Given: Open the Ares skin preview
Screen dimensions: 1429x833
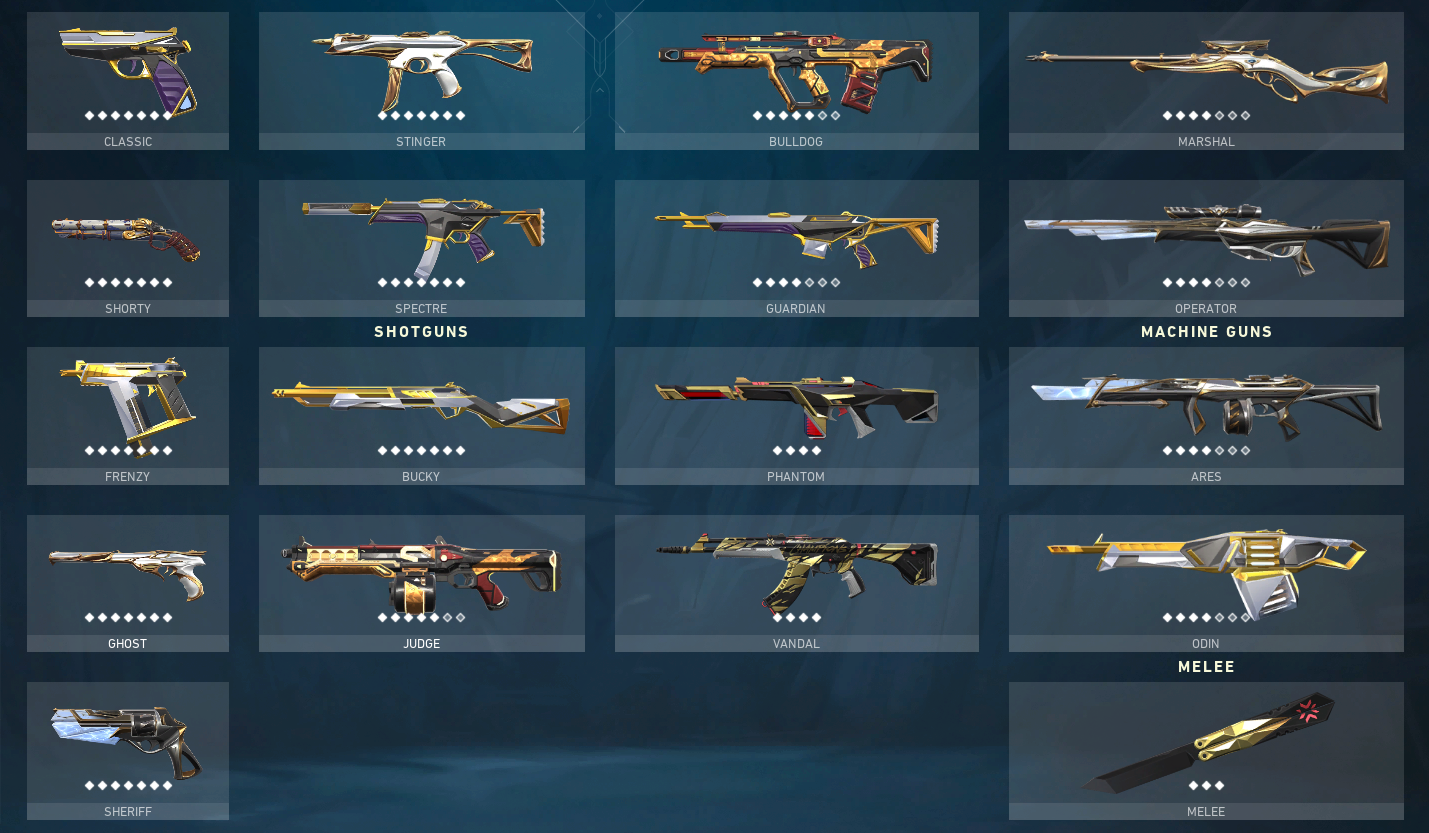Looking at the screenshot, I should 1206,404.
